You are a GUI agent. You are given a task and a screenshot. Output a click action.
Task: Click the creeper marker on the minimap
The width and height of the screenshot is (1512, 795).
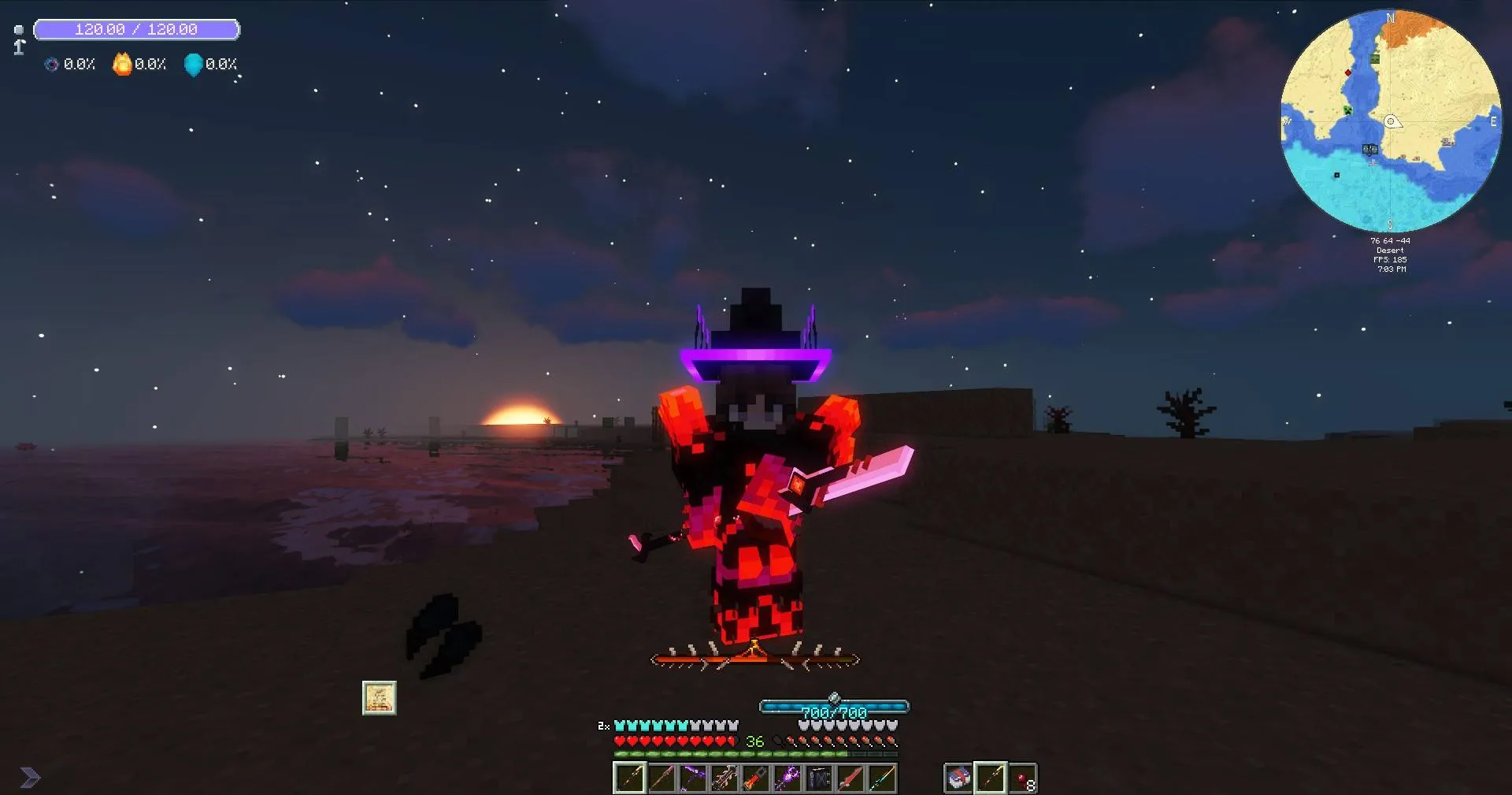coord(1347,110)
